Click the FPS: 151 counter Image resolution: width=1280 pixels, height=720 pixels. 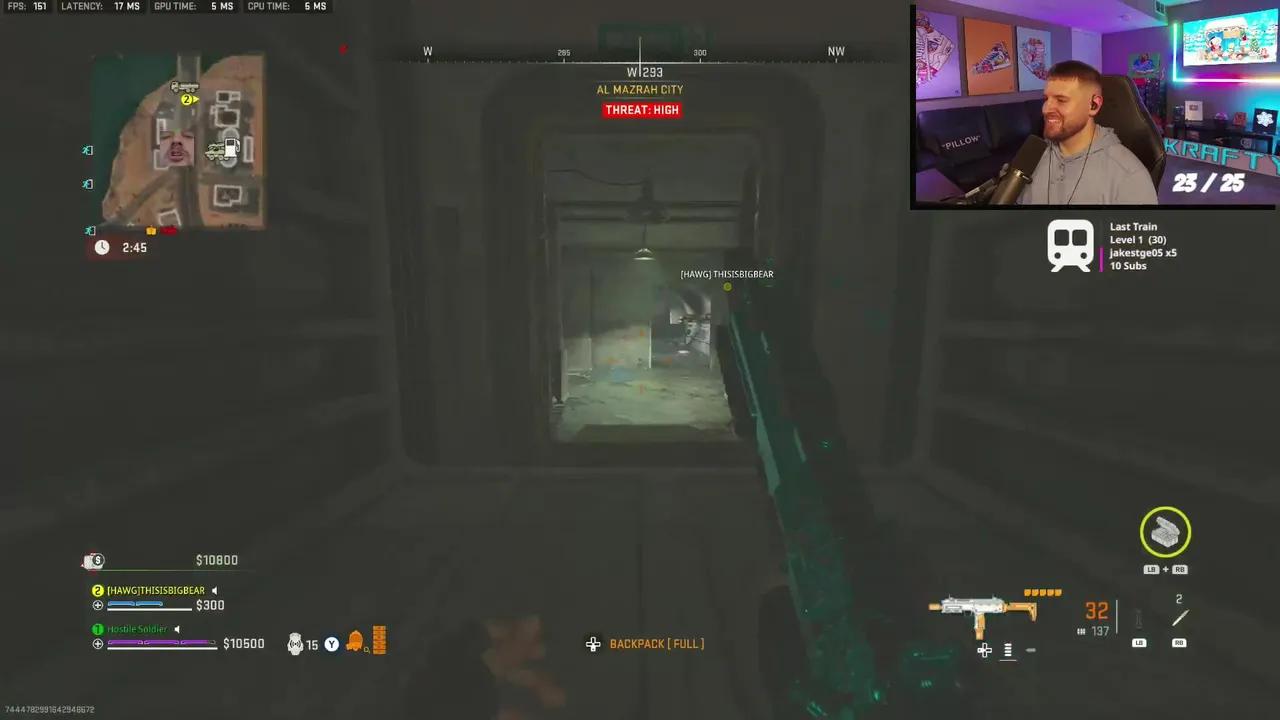[x=27, y=6]
